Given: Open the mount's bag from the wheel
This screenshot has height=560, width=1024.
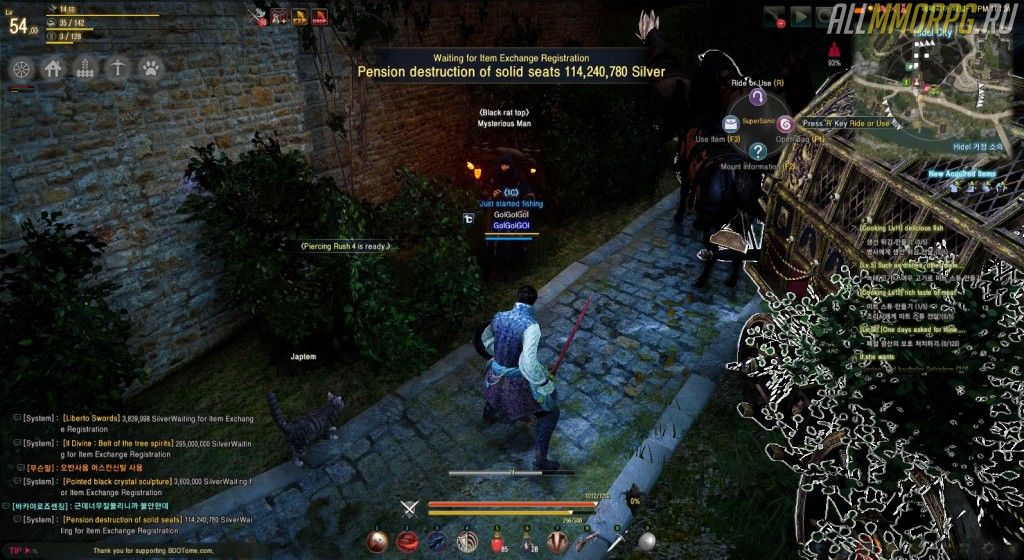Looking at the screenshot, I should (785, 124).
